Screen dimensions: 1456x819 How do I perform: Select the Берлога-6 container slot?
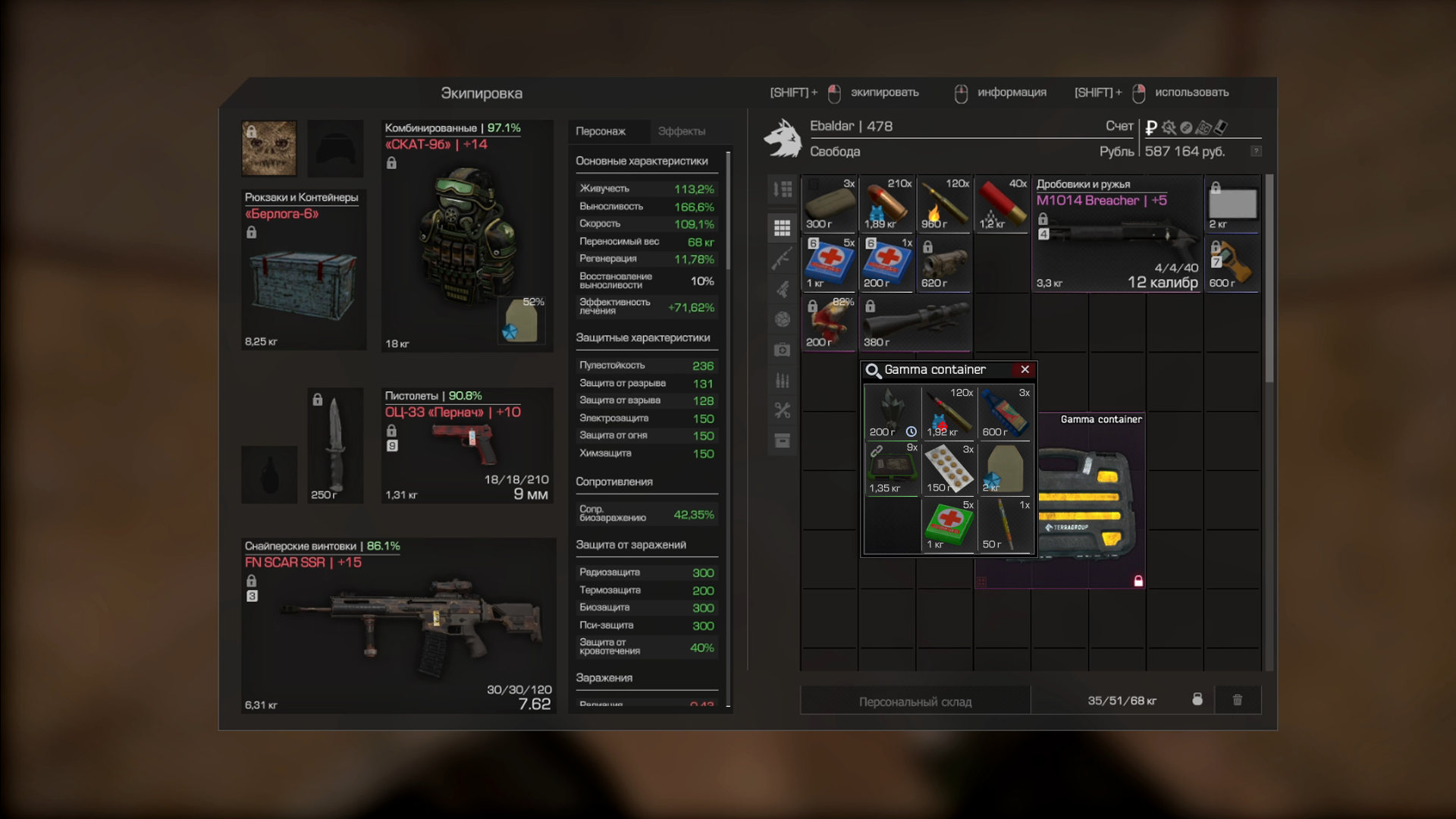coord(303,270)
